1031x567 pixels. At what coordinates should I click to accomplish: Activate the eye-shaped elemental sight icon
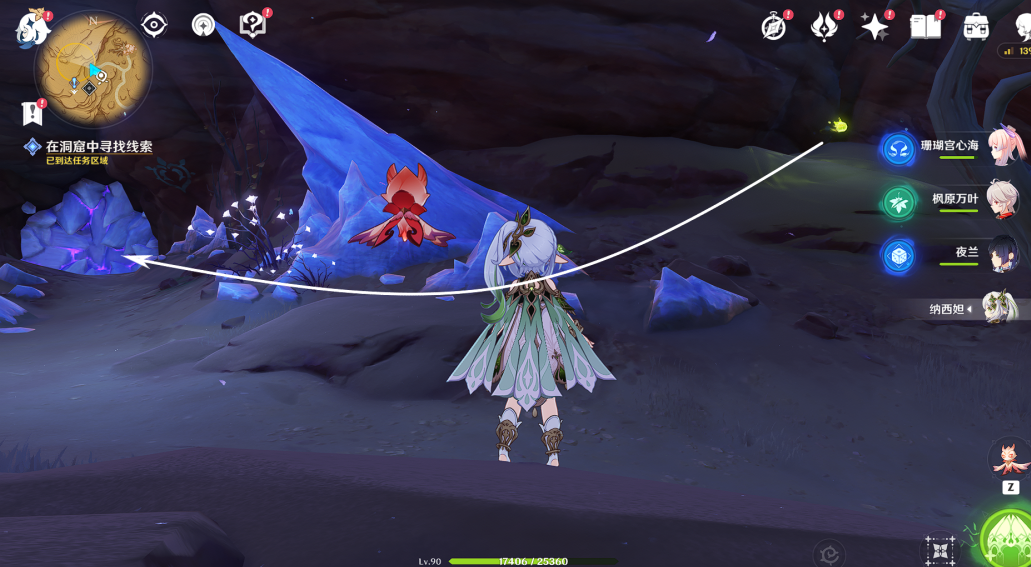click(154, 25)
